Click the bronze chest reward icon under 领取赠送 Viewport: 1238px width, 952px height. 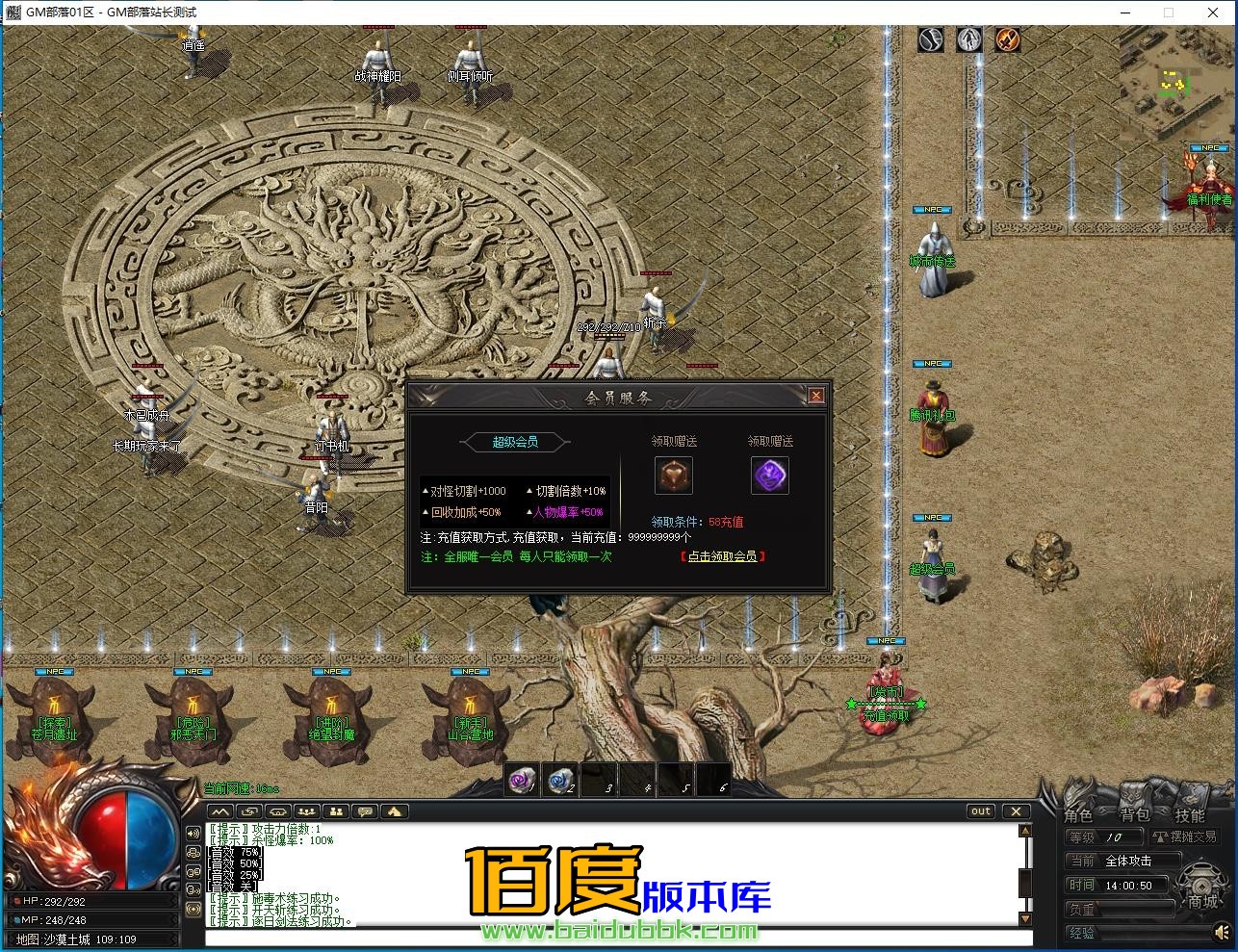pyautogui.click(x=673, y=474)
